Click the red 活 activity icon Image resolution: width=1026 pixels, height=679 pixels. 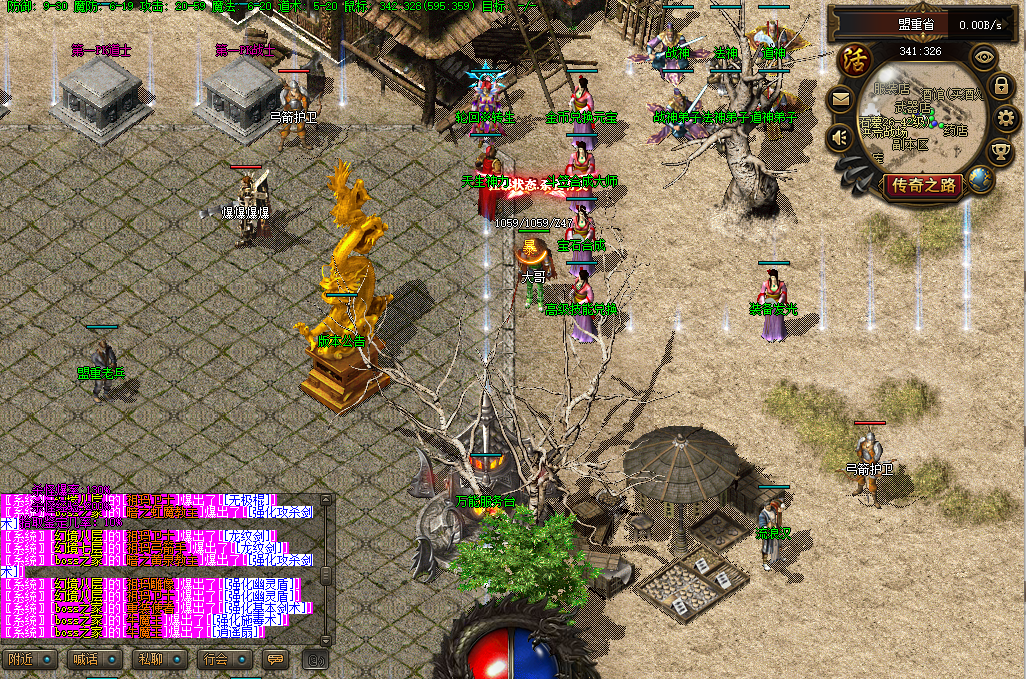point(856,59)
